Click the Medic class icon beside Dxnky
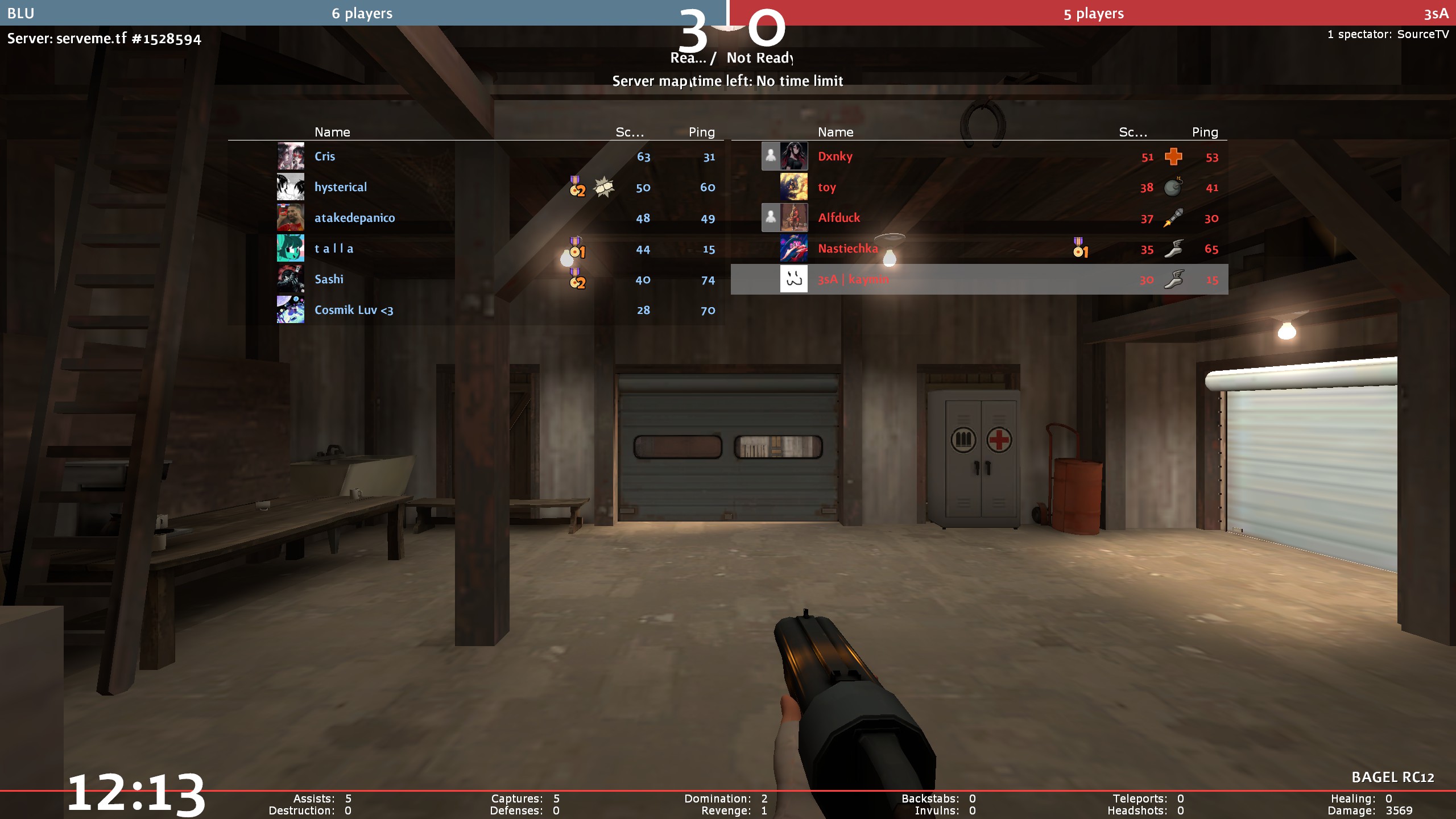Viewport: 1456px width, 819px height. pyautogui.click(x=1173, y=156)
